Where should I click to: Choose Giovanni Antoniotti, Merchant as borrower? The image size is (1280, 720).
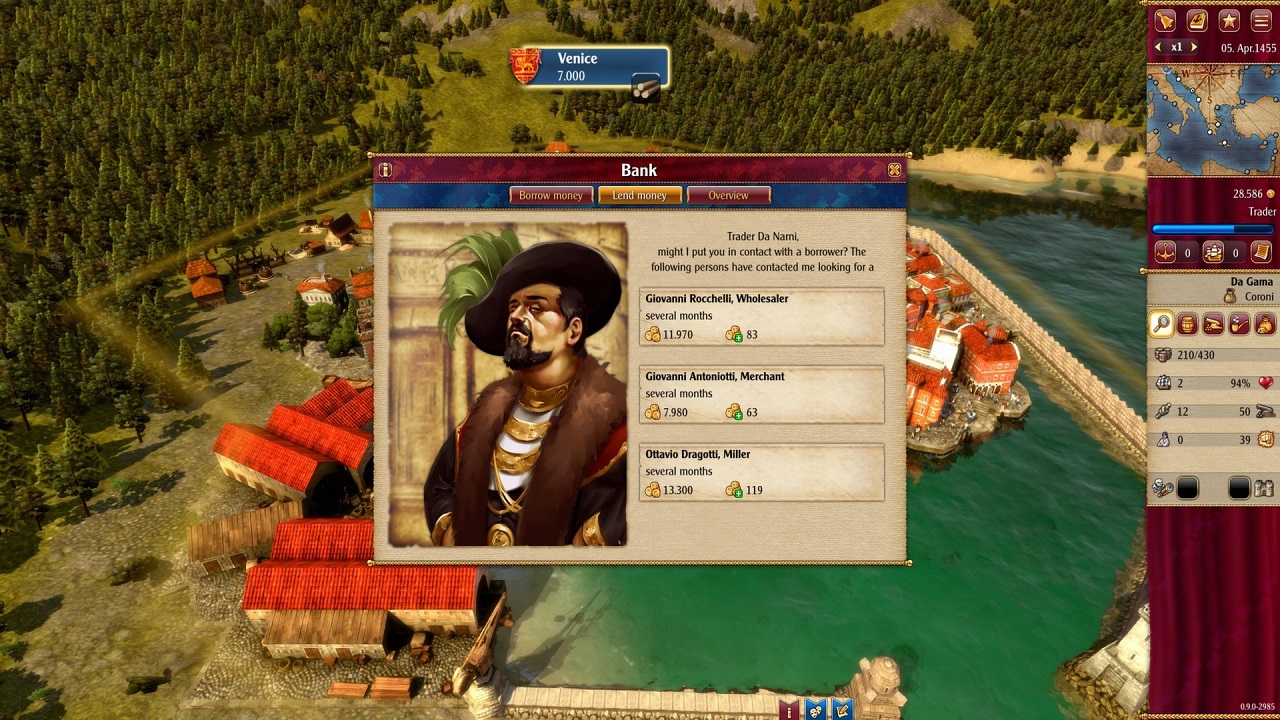pyautogui.click(x=761, y=395)
